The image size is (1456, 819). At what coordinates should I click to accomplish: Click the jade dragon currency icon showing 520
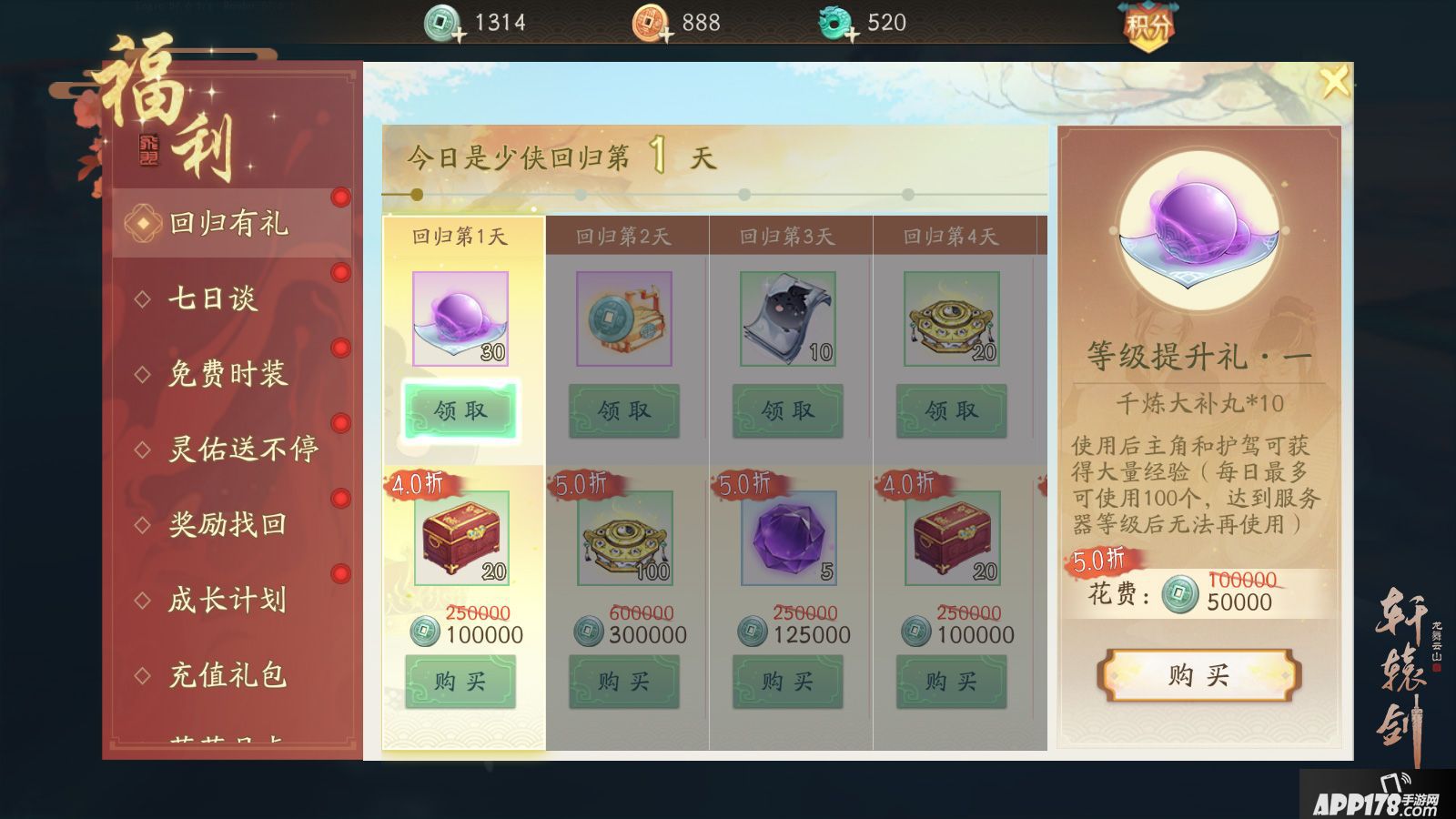click(x=835, y=22)
